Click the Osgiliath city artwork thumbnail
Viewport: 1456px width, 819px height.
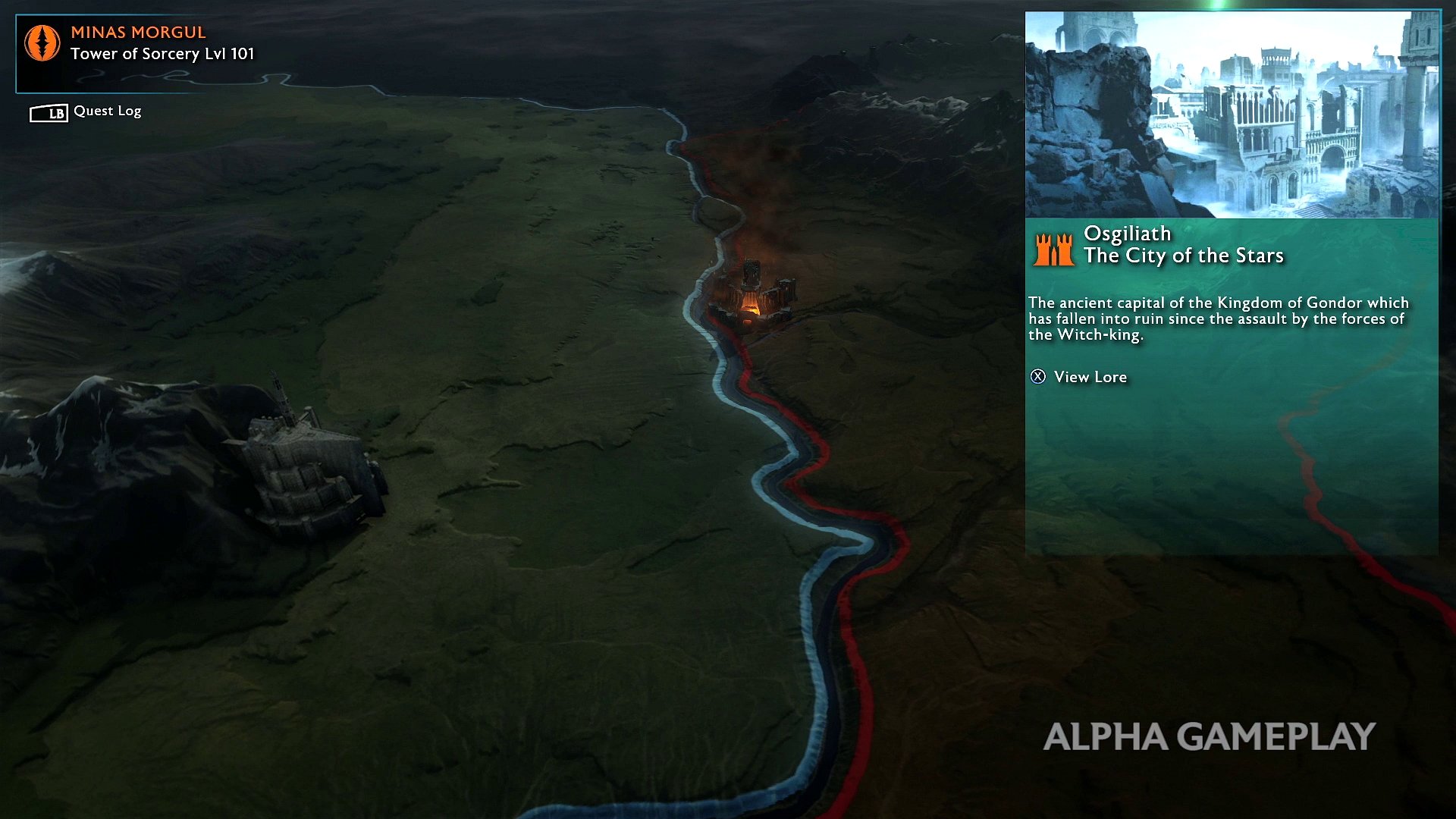click(1232, 115)
